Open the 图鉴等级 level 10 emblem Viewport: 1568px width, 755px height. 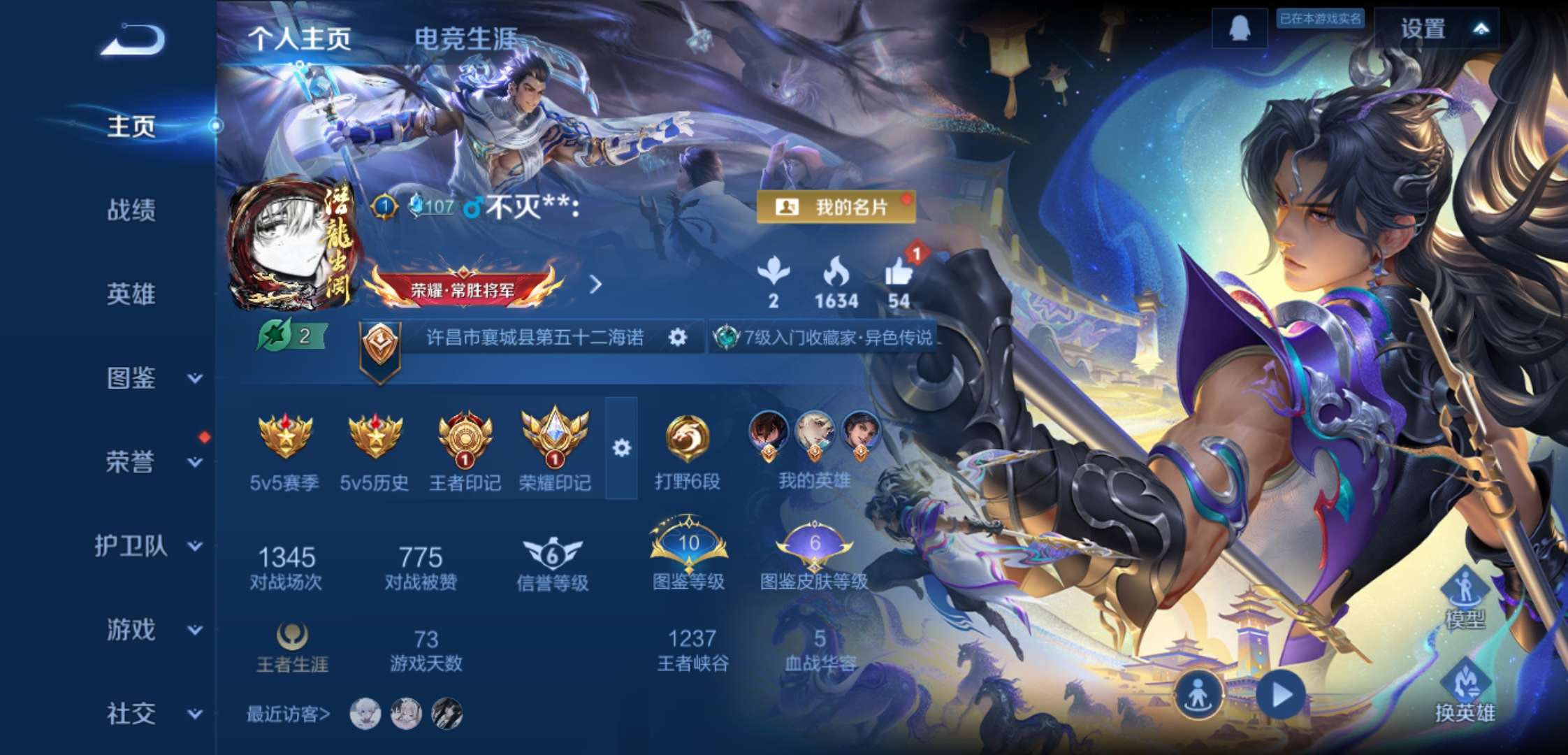[x=688, y=549]
